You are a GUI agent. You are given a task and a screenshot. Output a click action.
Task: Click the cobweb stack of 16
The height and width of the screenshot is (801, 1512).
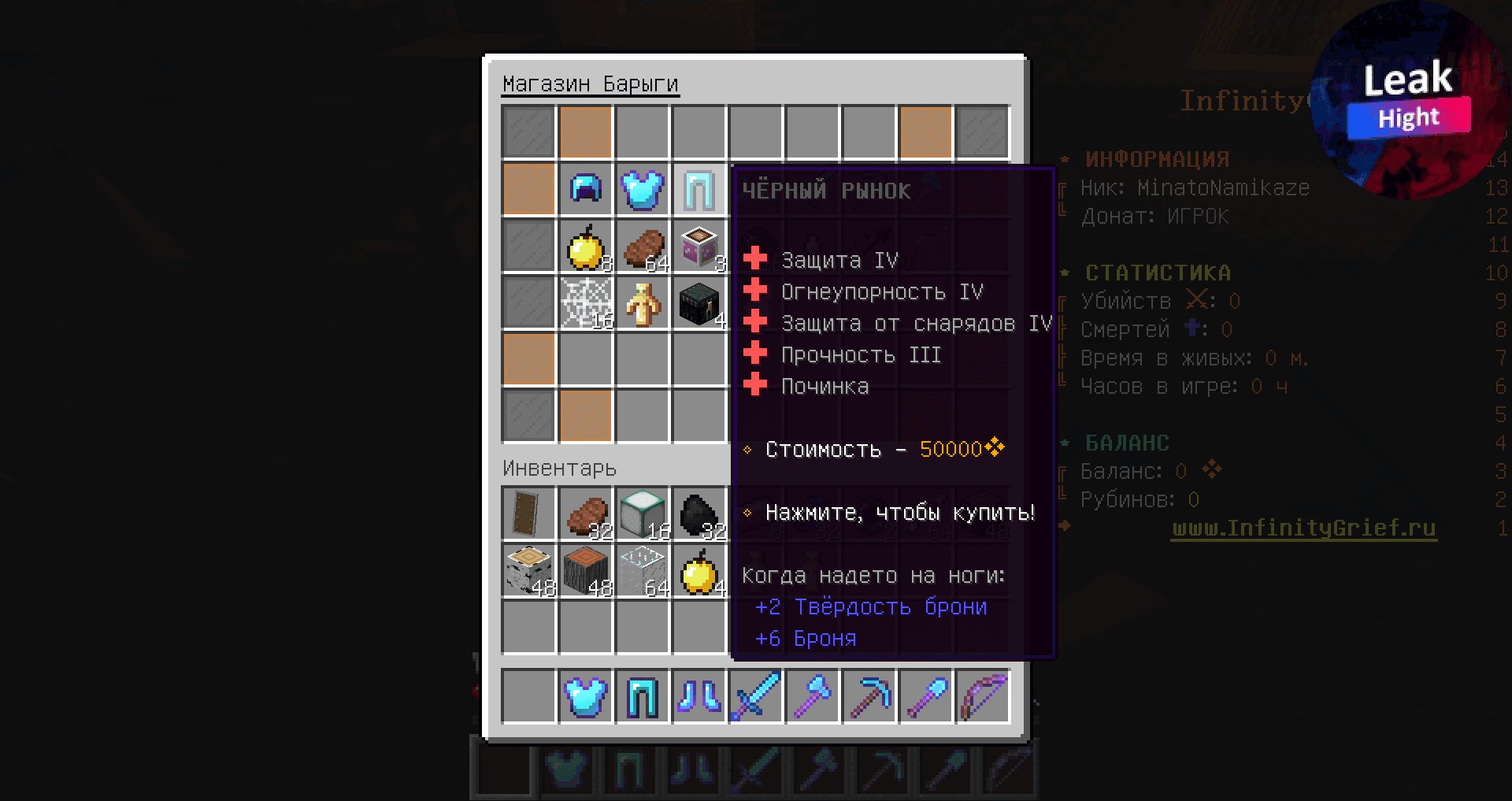point(586,302)
